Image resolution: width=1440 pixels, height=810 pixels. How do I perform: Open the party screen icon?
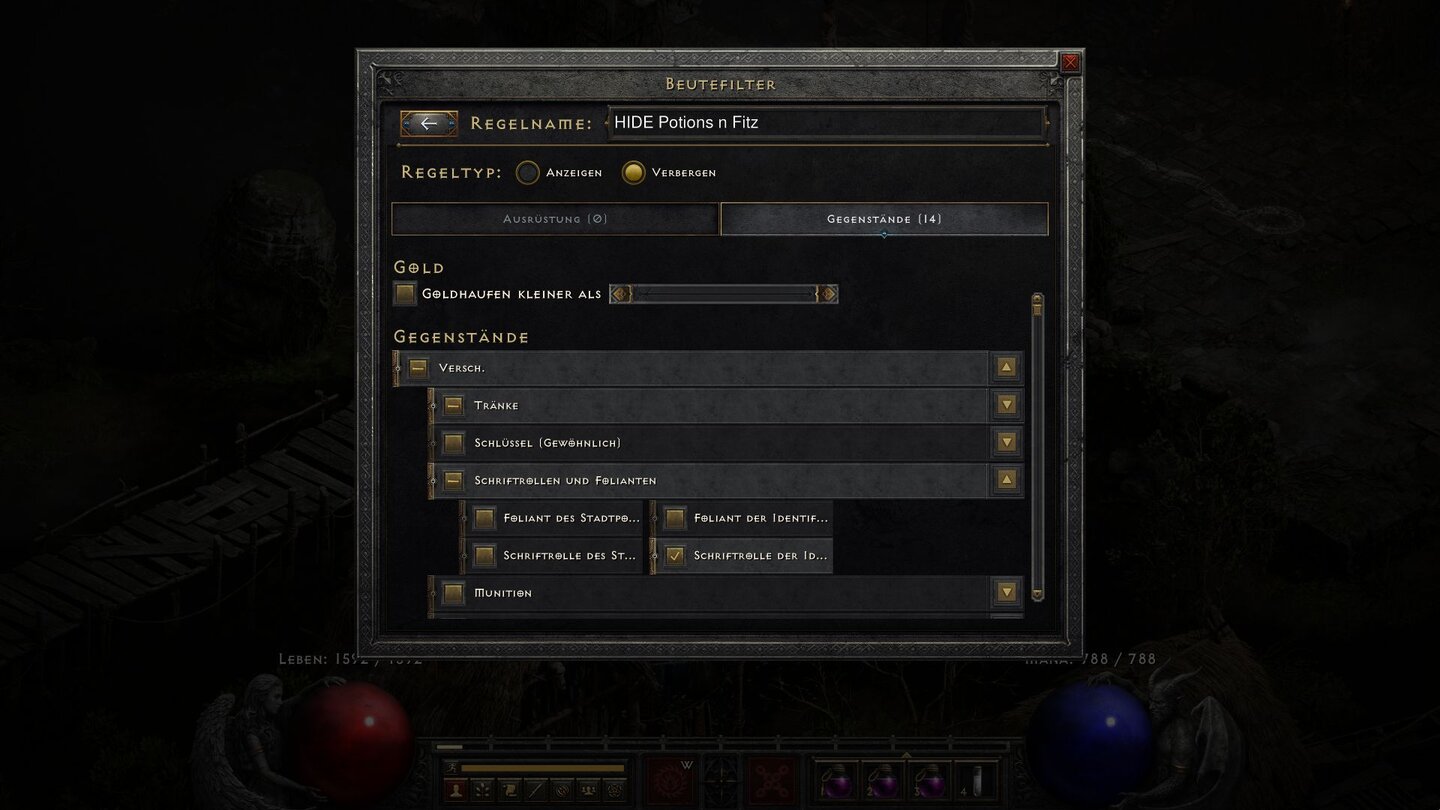click(588, 790)
